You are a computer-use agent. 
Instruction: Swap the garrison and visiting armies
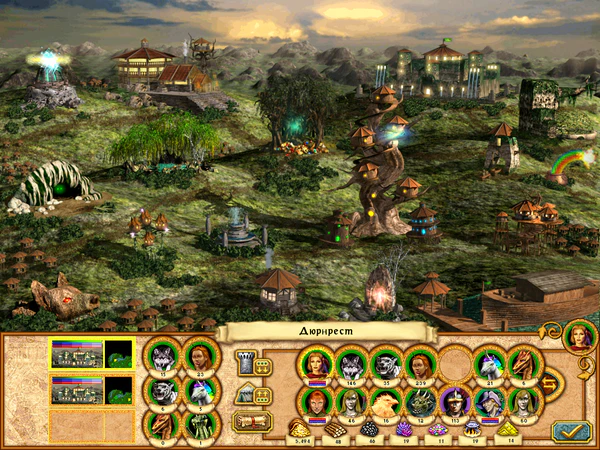coord(550,382)
